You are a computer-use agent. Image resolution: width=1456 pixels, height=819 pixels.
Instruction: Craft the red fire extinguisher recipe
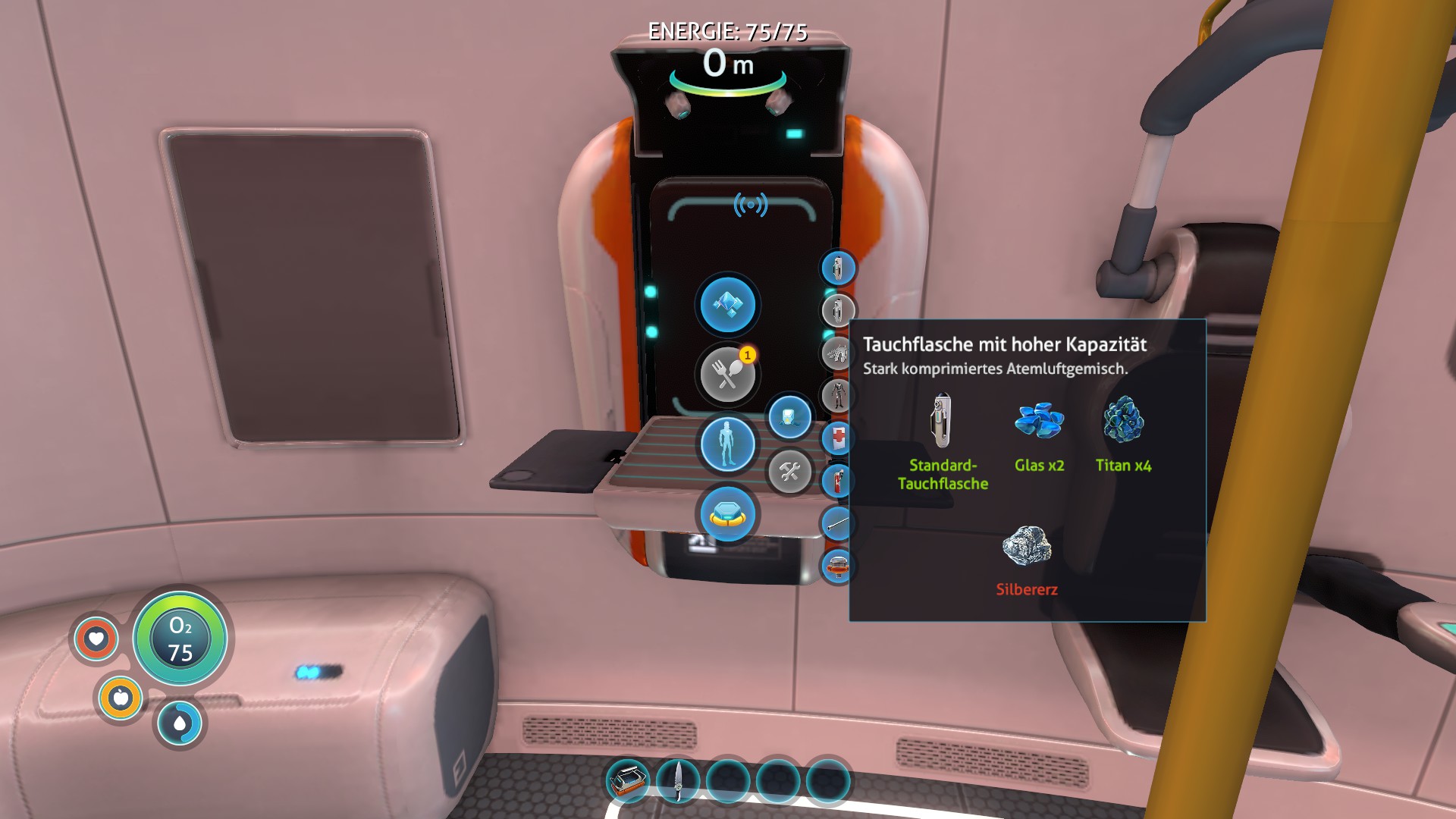click(838, 481)
